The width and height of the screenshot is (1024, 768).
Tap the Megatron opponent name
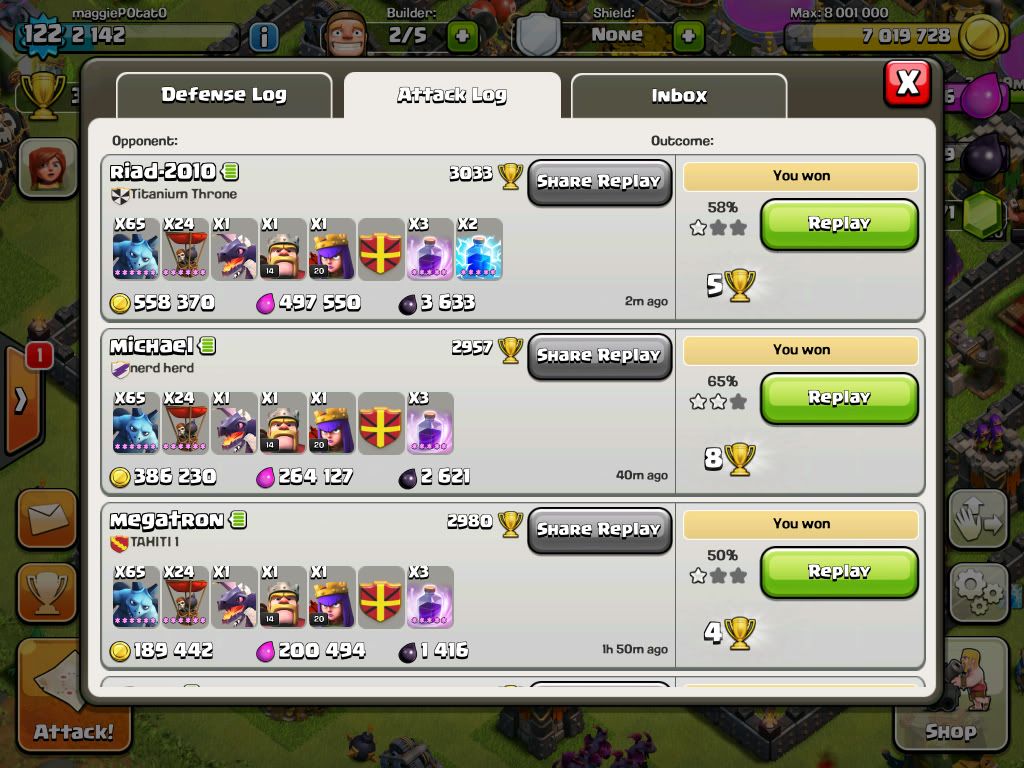tap(166, 520)
